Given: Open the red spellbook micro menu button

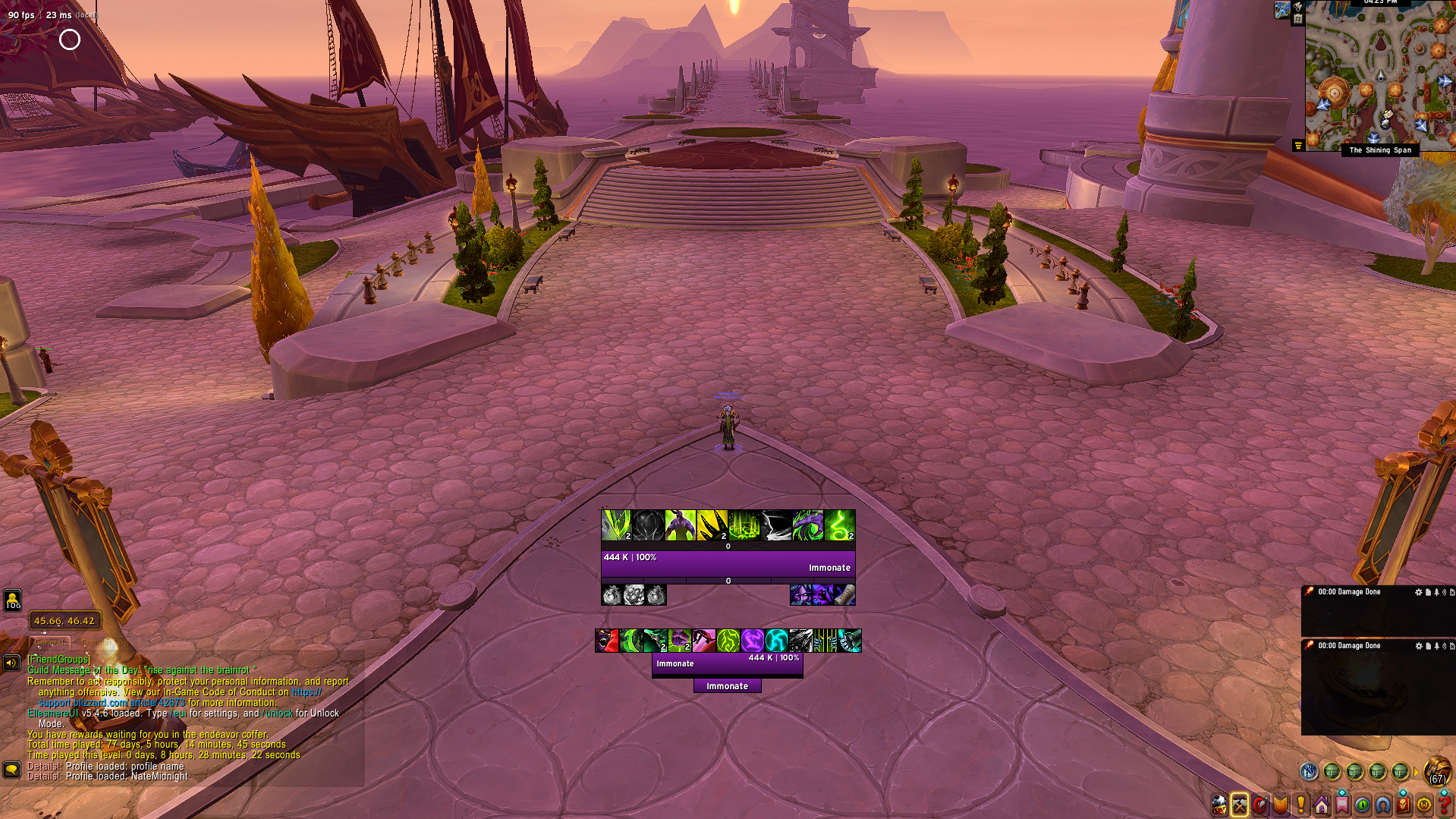Looking at the screenshot, I should click(x=1403, y=804).
